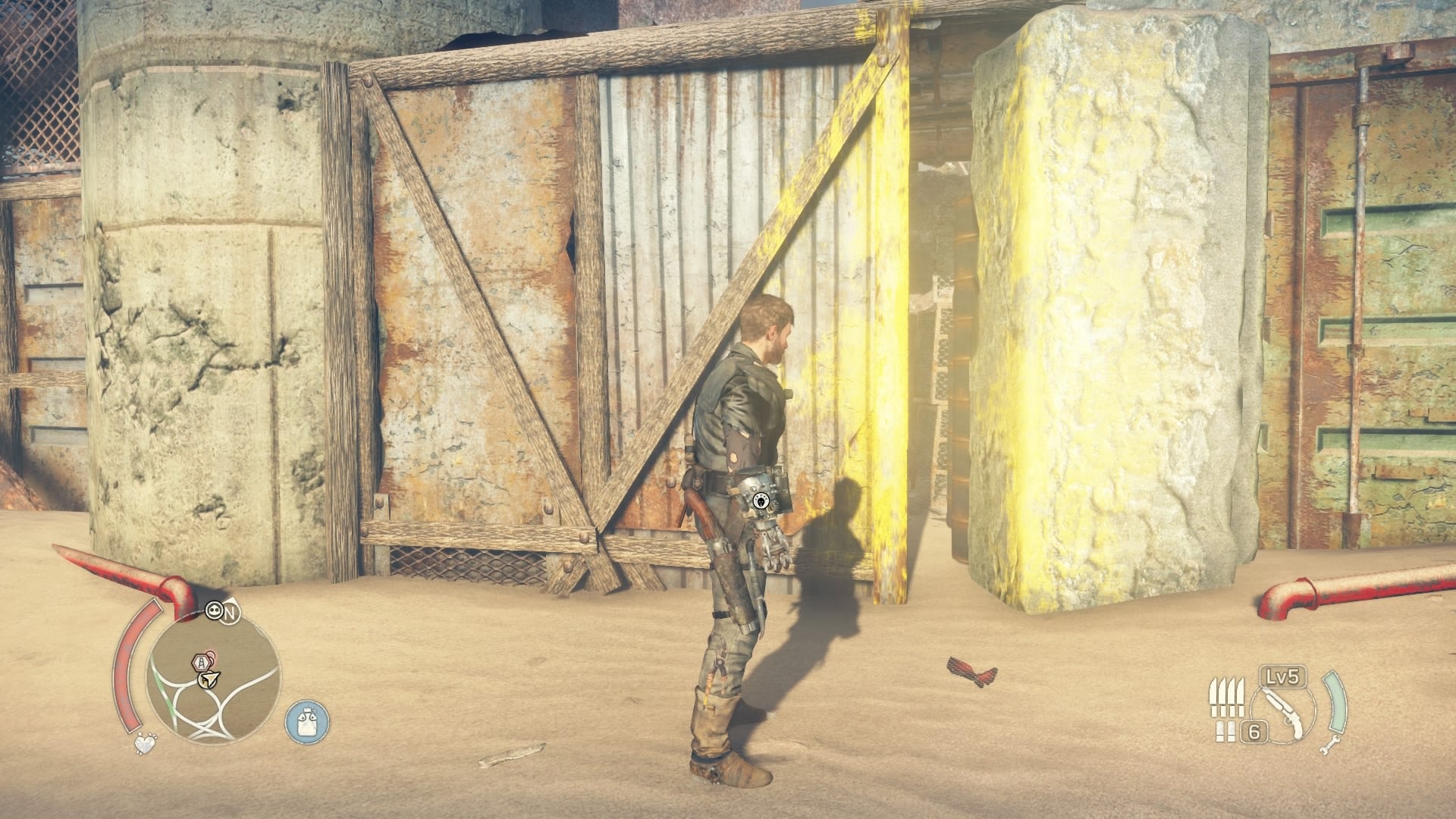1456x819 pixels.
Task: Select the heart health icon
Action: click(x=145, y=744)
